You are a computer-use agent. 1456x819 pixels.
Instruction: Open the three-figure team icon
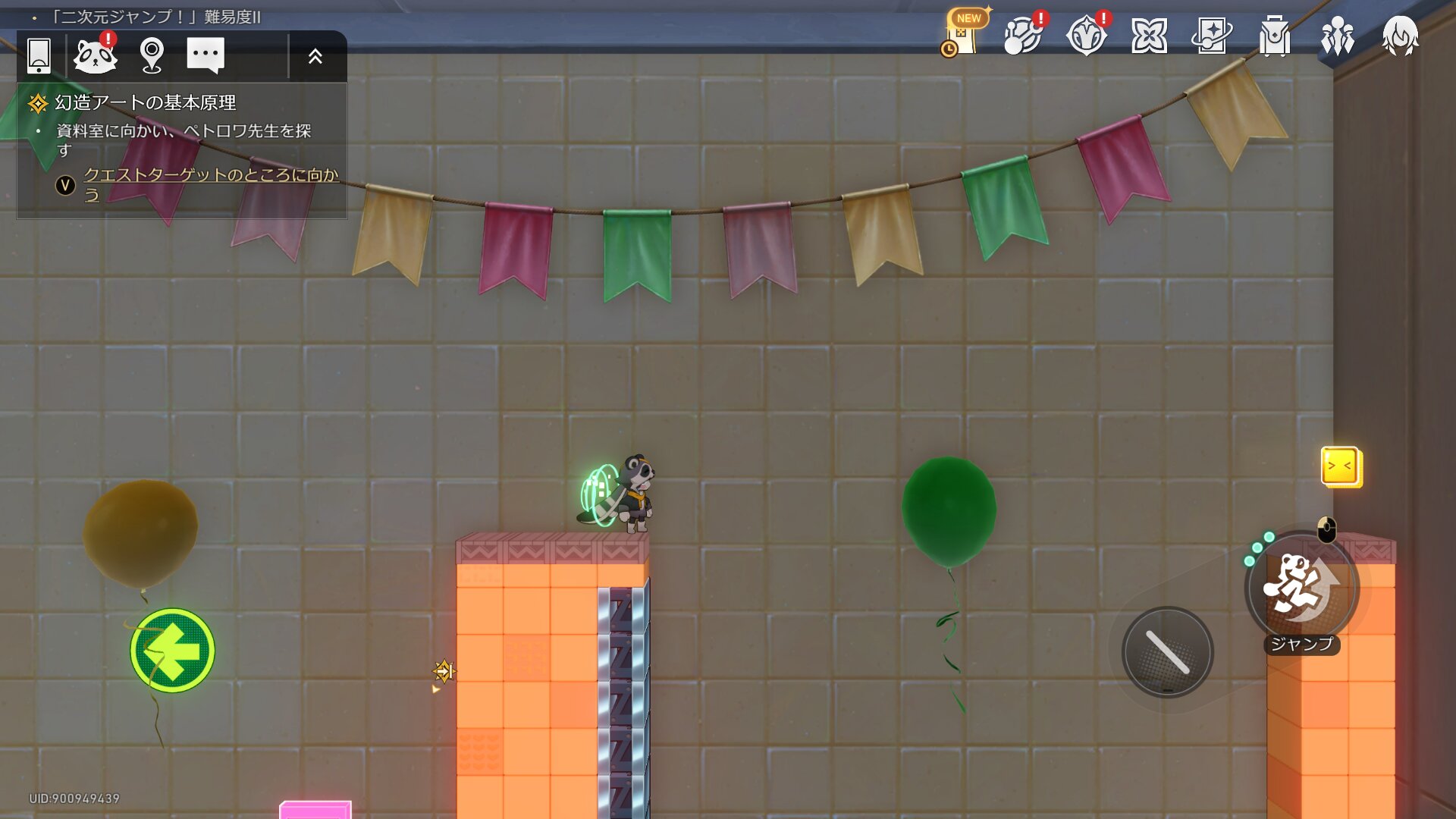pyautogui.click(x=1338, y=36)
